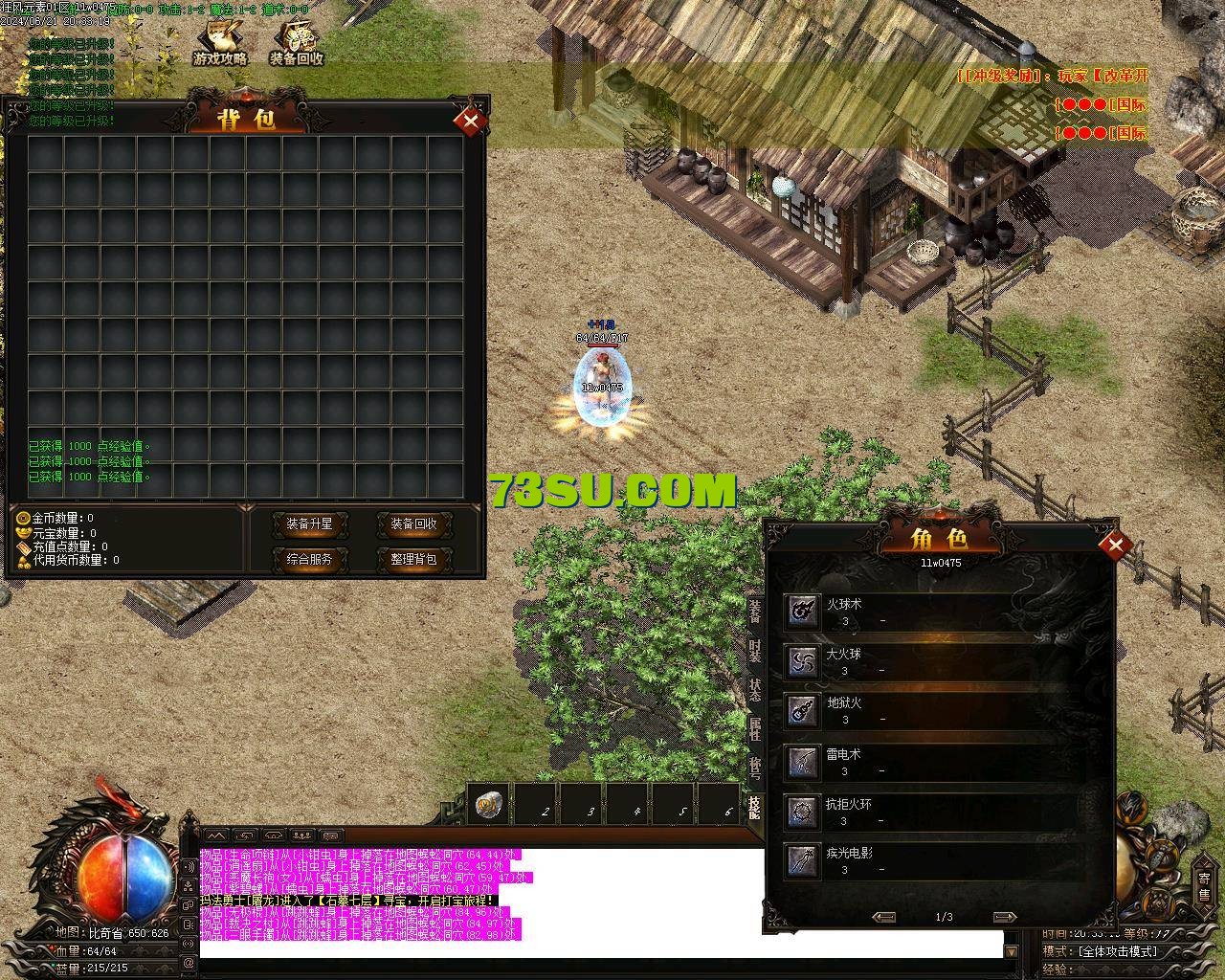Pick the 抗拒火环 skill icon
The height and width of the screenshot is (980, 1225).
pos(802,812)
